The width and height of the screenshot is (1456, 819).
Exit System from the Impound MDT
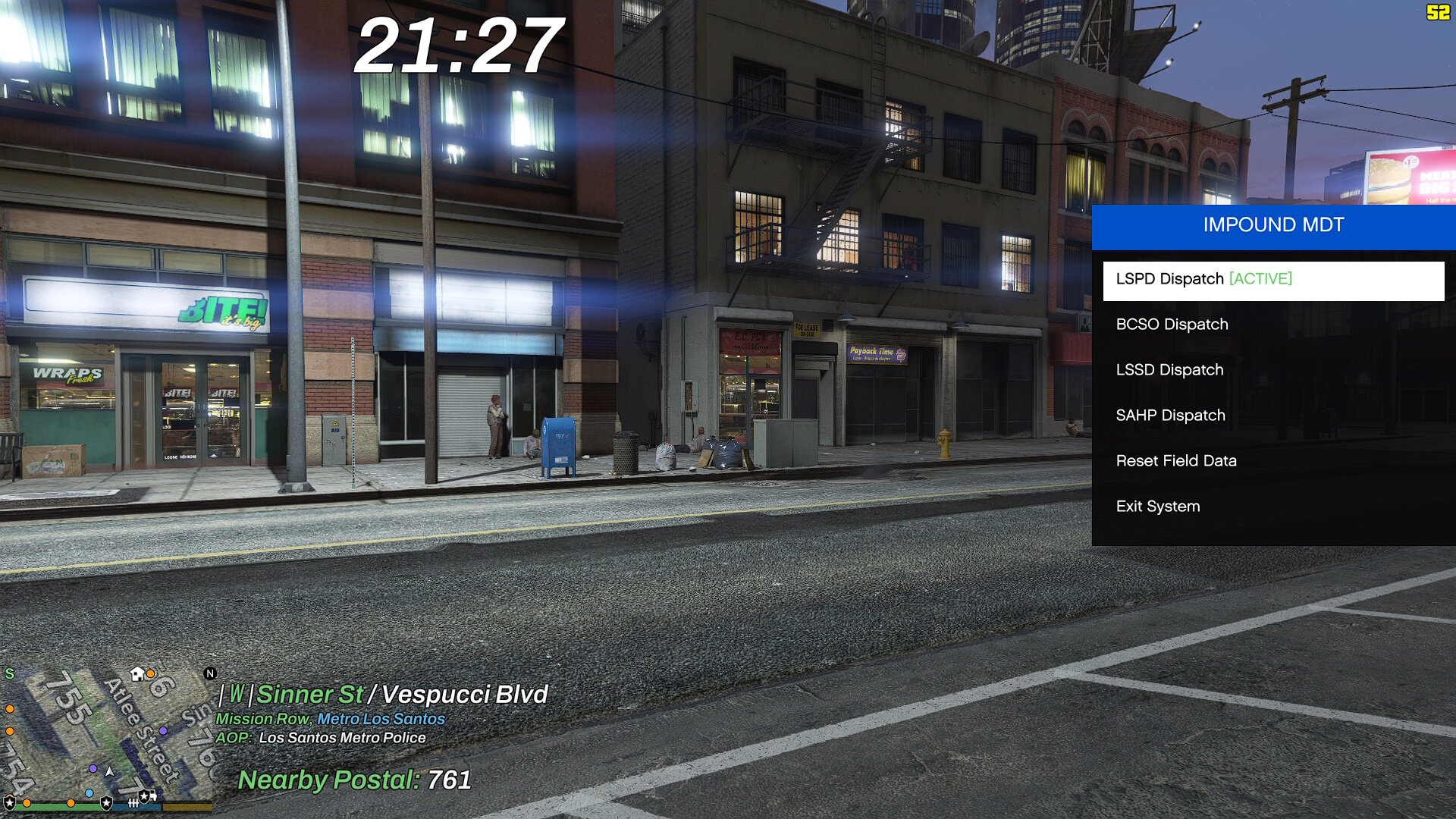(x=1272, y=507)
